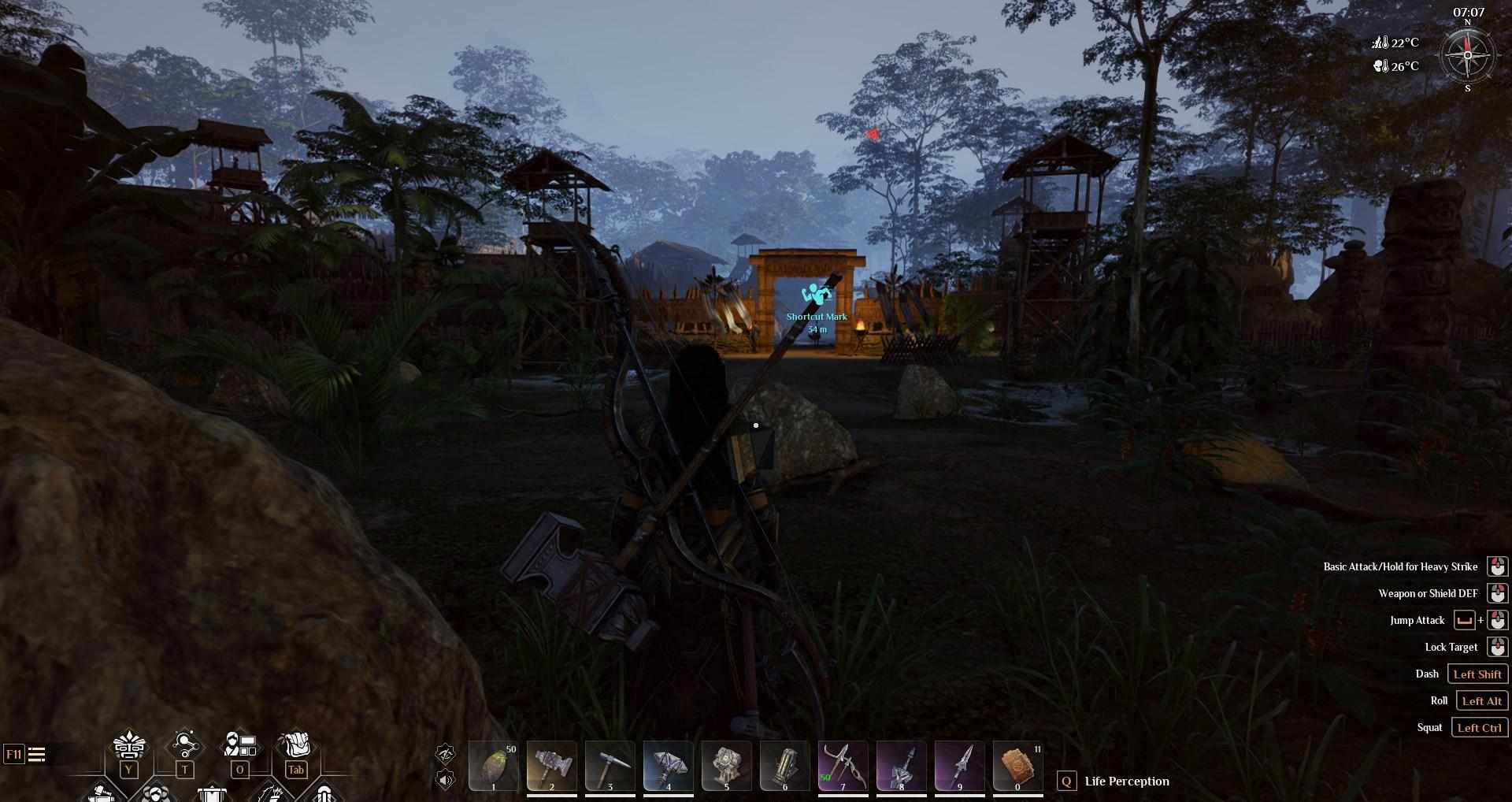This screenshot has height=802, width=1512.
Task: Equip the bow and arrow in slot 7
Action: tap(843, 766)
